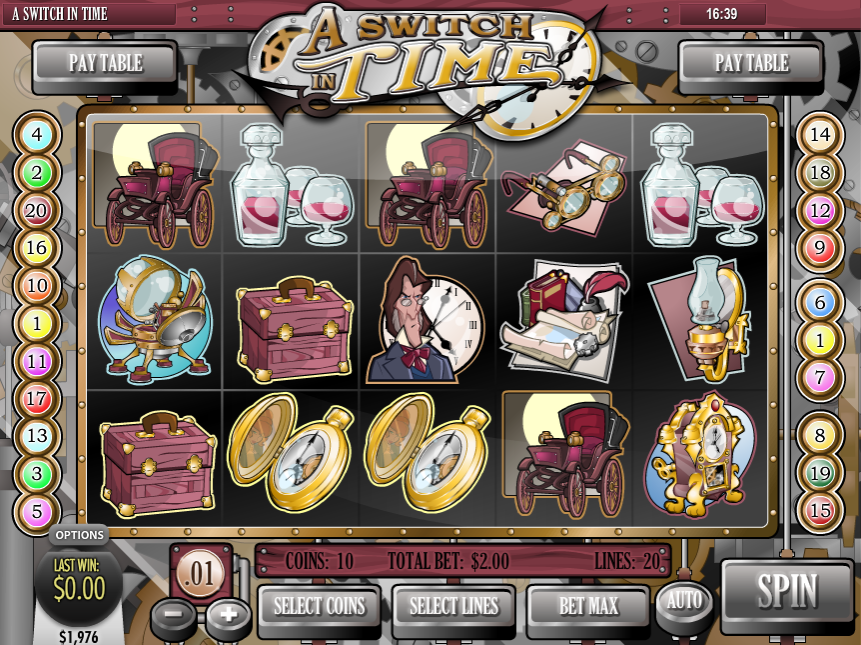Click payline number 5
861x645 pixels.
pyautogui.click(x=37, y=512)
